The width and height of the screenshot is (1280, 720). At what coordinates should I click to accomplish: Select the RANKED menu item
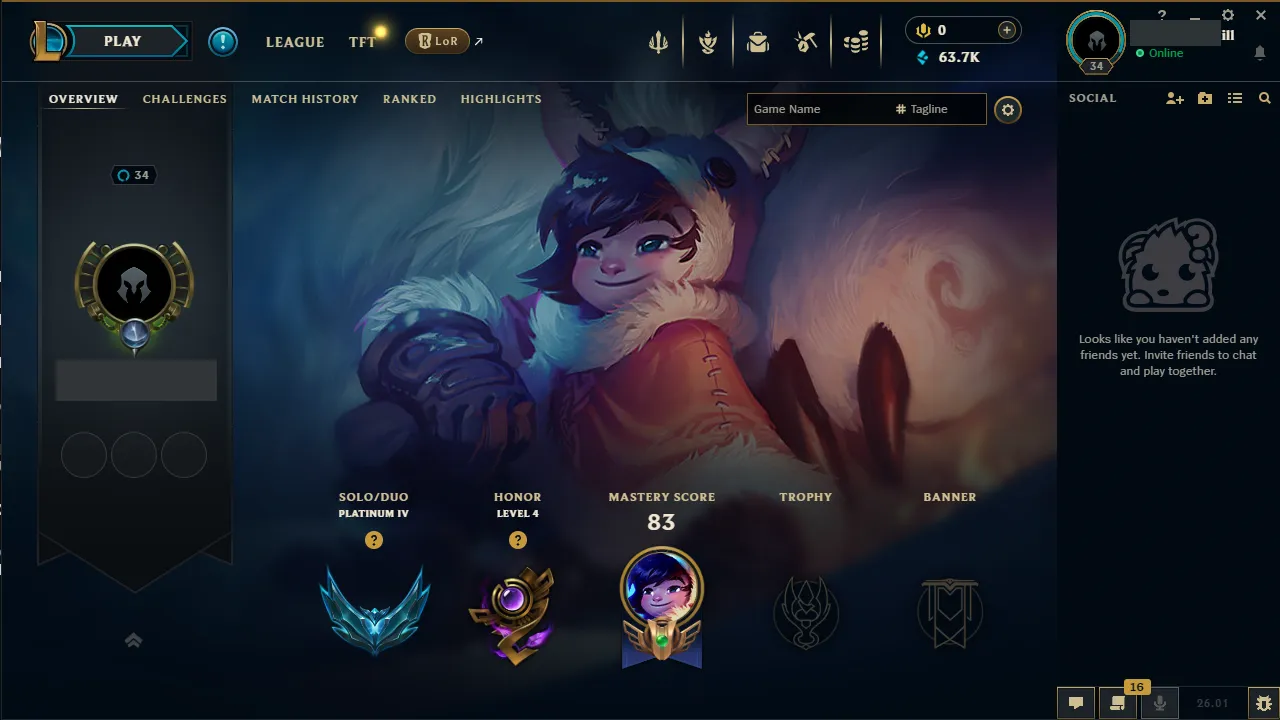click(409, 99)
